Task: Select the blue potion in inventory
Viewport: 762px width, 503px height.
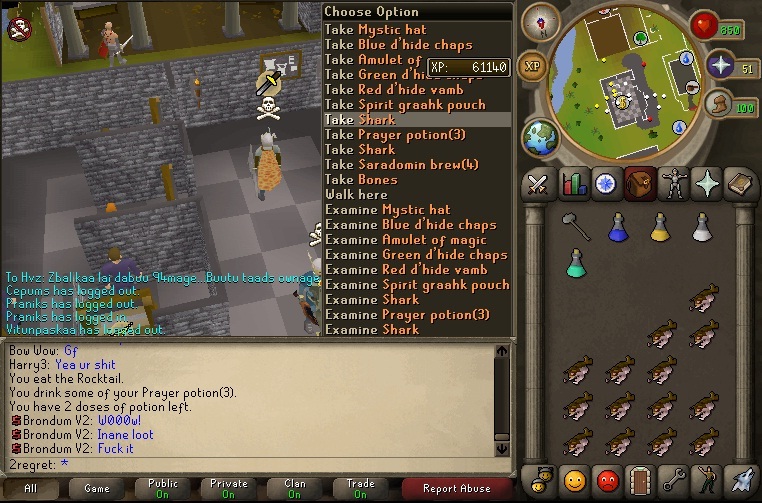Action: coord(617,229)
